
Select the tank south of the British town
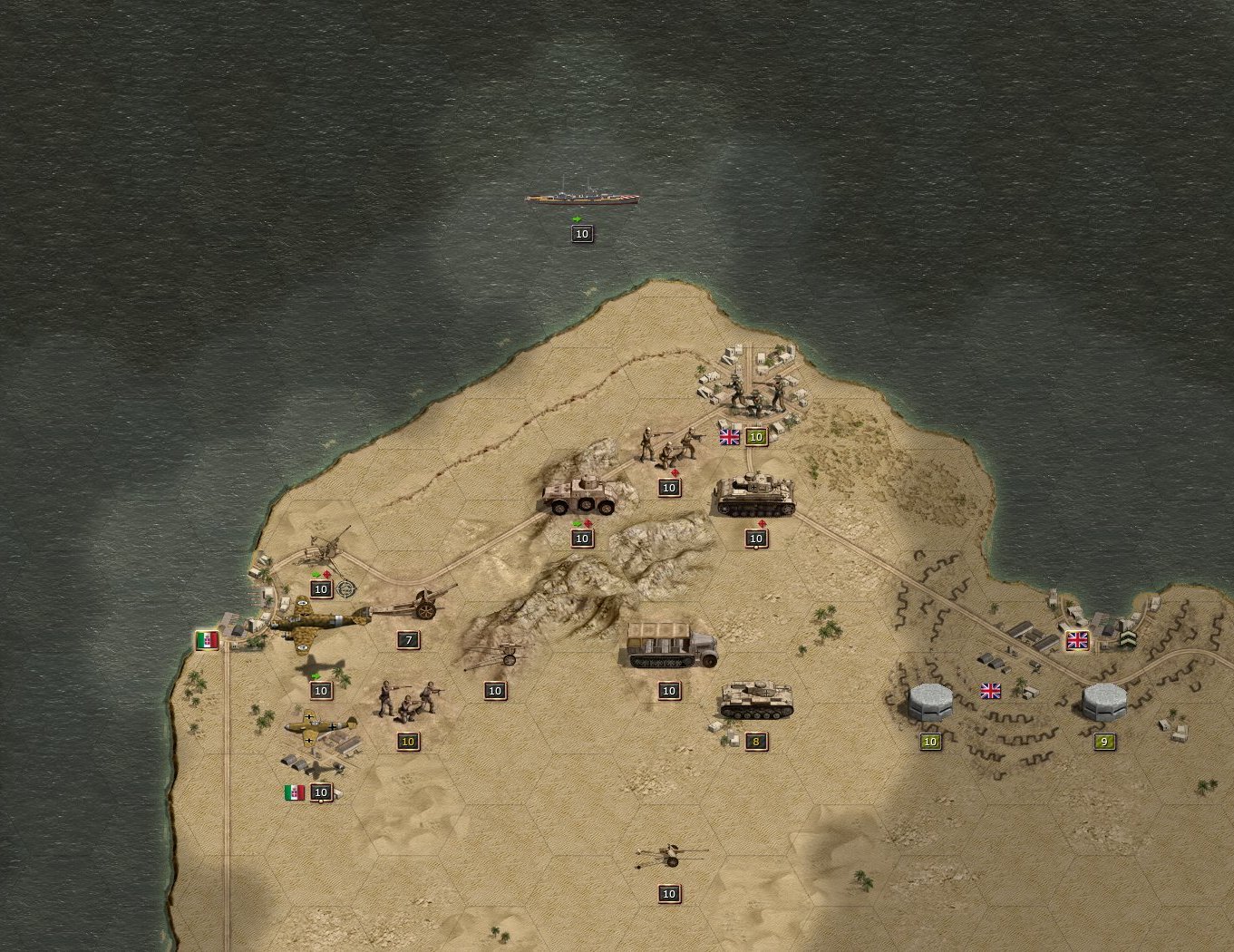[x=755, y=497]
